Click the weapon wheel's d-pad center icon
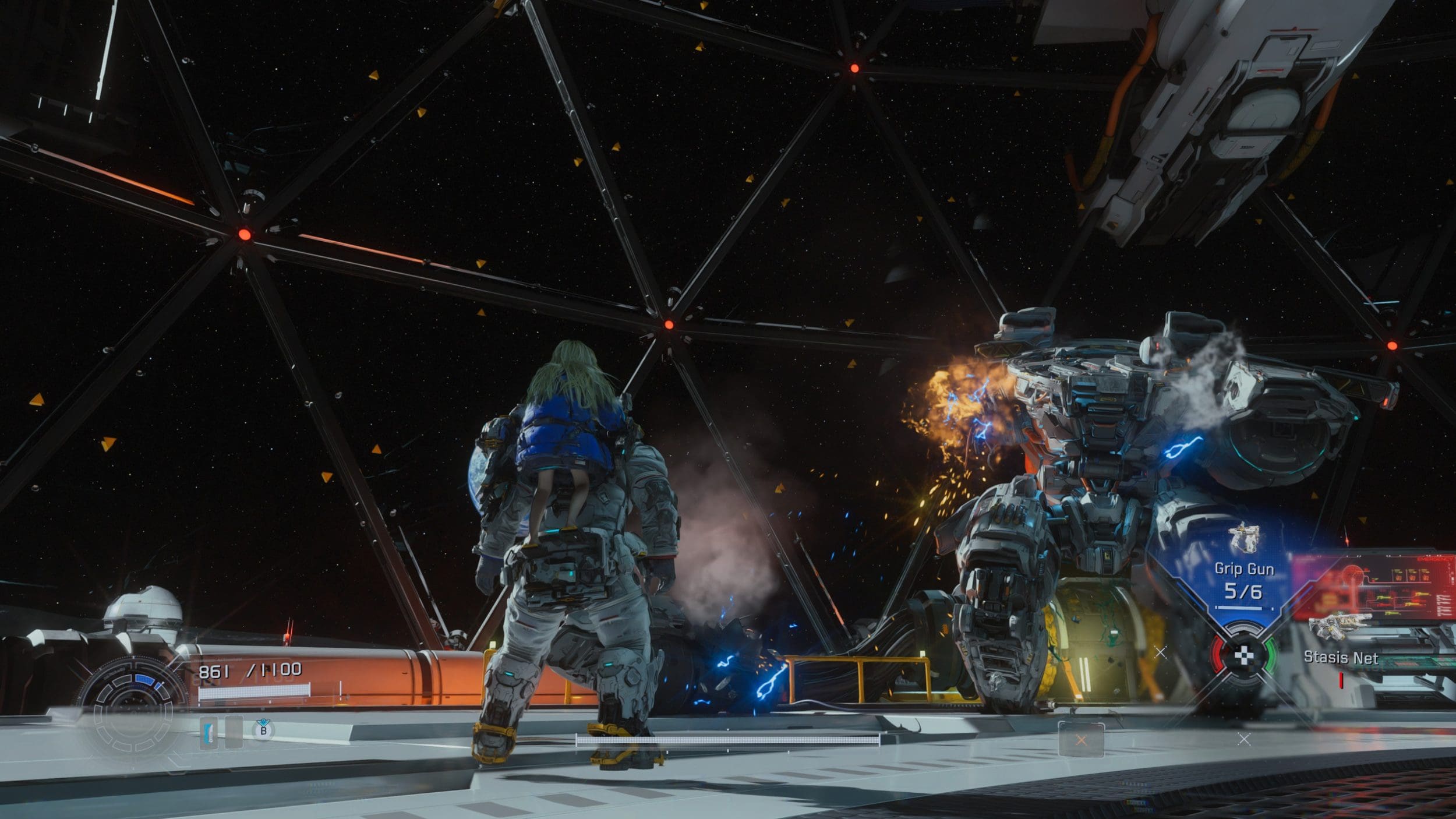 (1243, 655)
